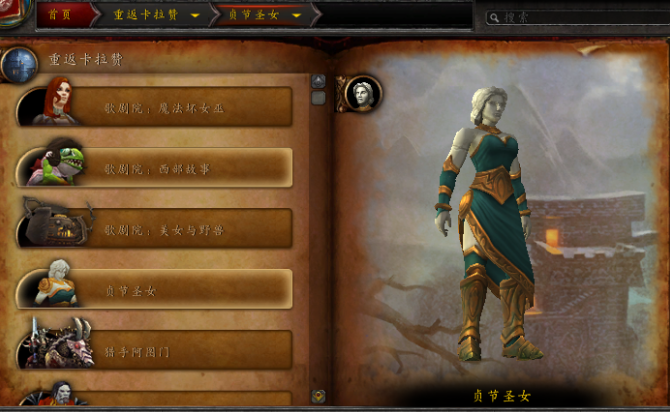Click the boss list scroll-down arrow
Image resolution: width=670 pixels, height=412 pixels.
pyautogui.click(x=319, y=396)
